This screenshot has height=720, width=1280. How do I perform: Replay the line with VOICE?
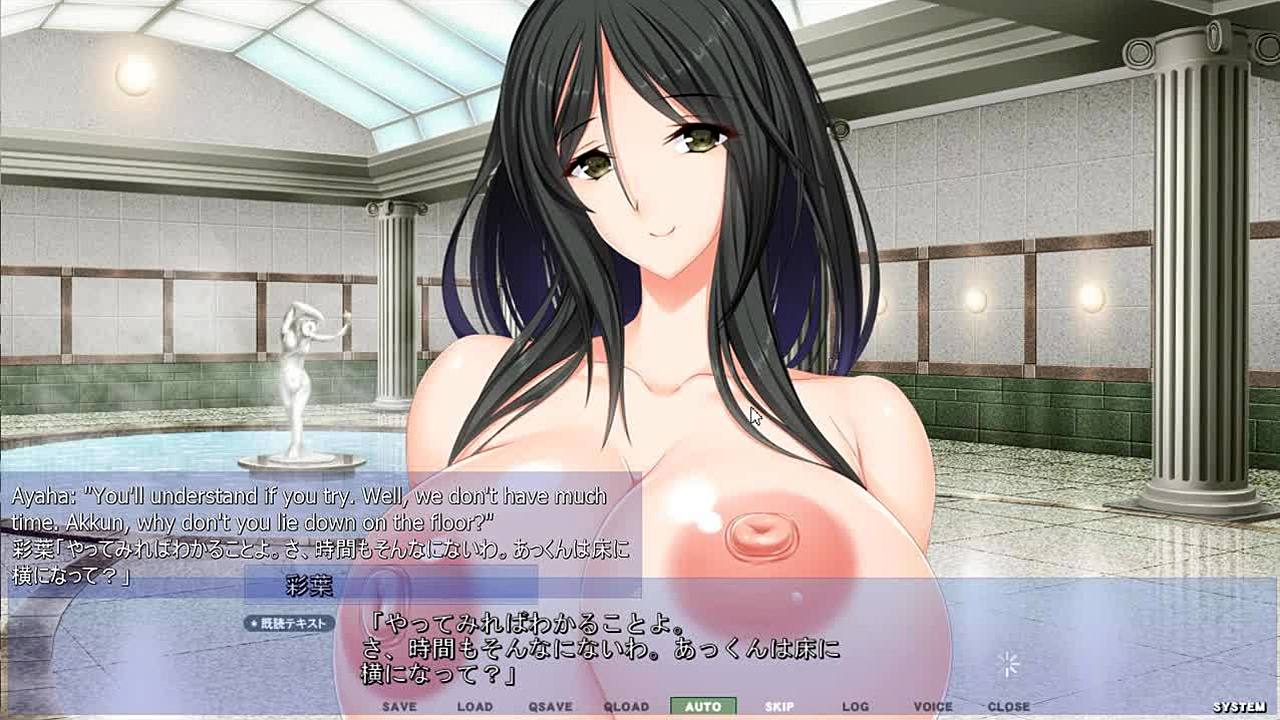click(933, 706)
